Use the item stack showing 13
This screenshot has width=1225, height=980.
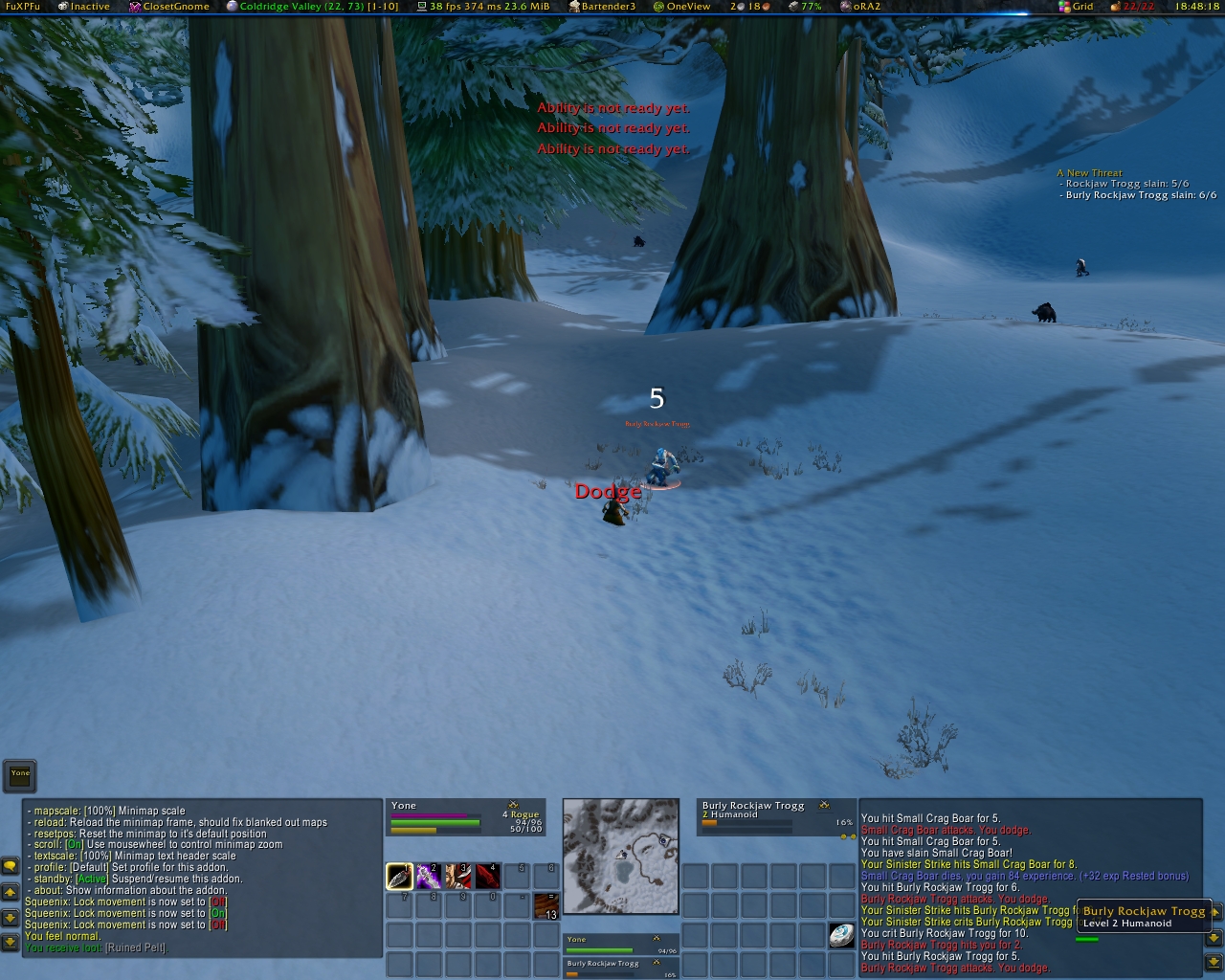(x=546, y=905)
